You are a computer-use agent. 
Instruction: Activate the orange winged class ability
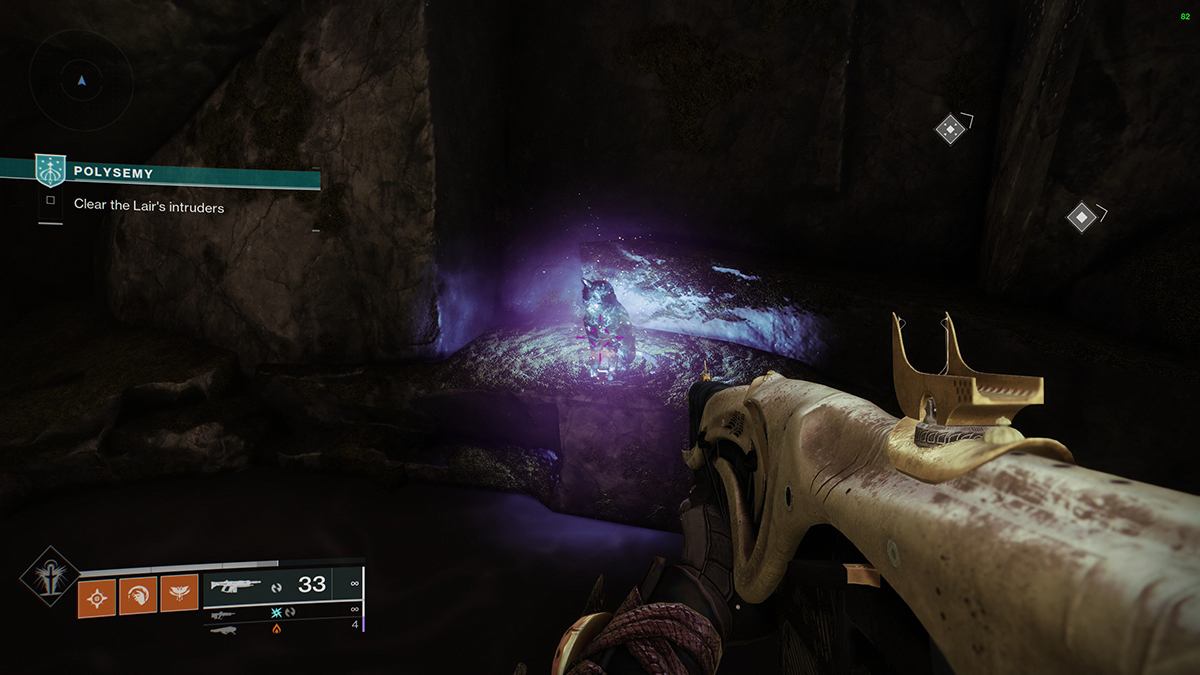(179, 597)
